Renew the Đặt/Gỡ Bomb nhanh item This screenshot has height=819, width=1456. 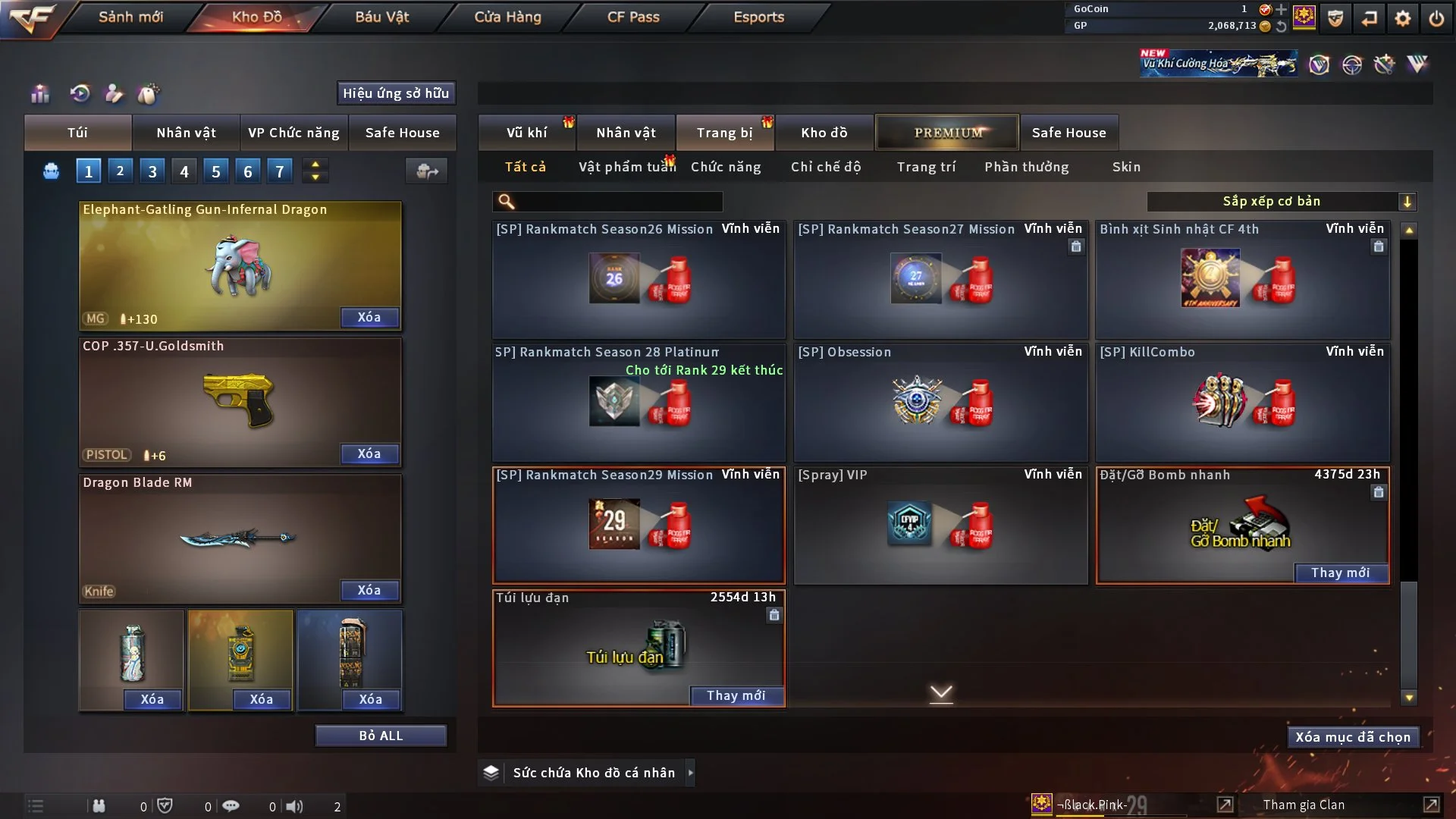(x=1340, y=573)
